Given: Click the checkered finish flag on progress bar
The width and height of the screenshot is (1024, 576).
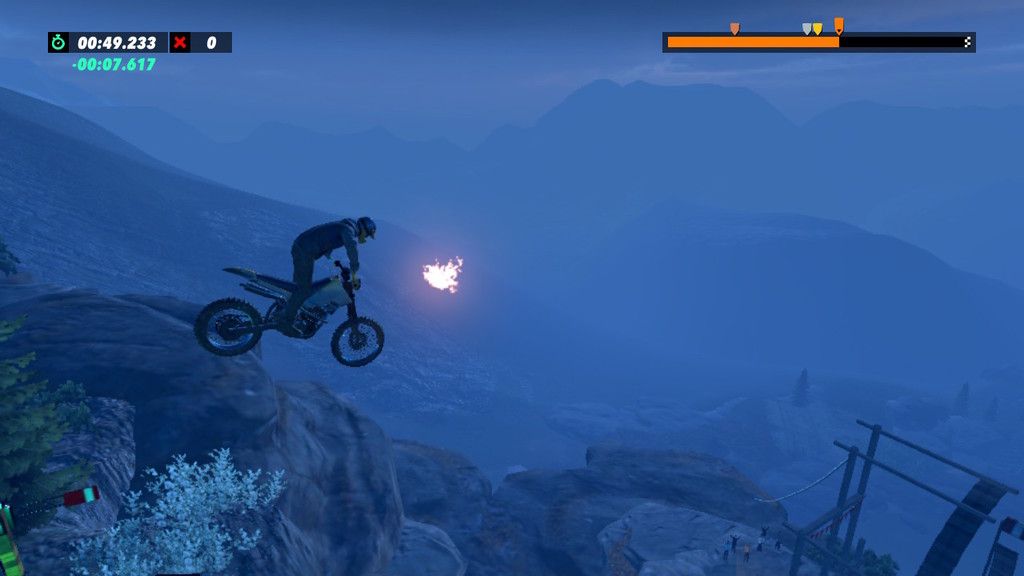Looking at the screenshot, I should (967, 42).
